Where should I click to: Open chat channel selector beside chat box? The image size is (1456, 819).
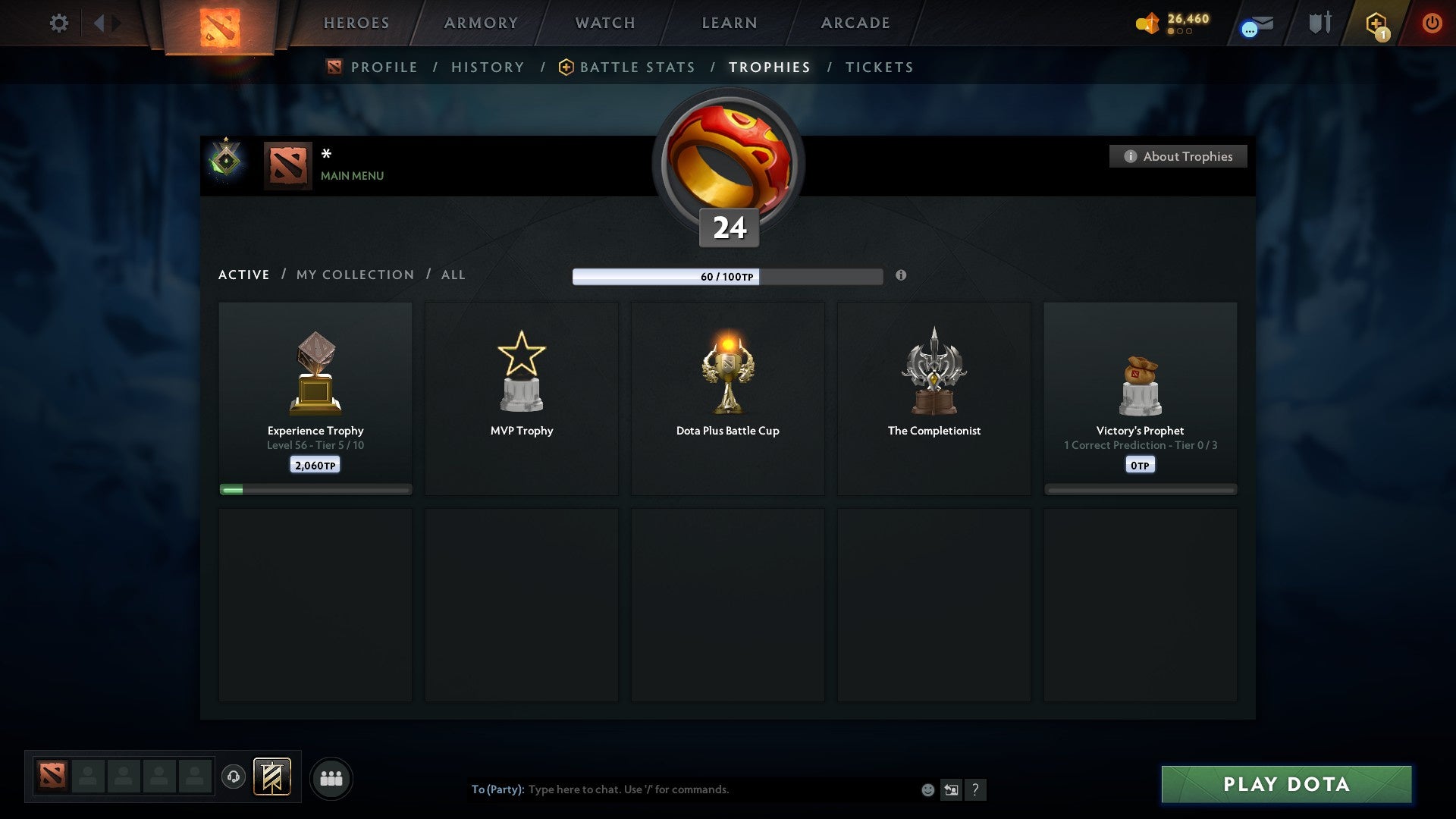[x=950, y=789]
